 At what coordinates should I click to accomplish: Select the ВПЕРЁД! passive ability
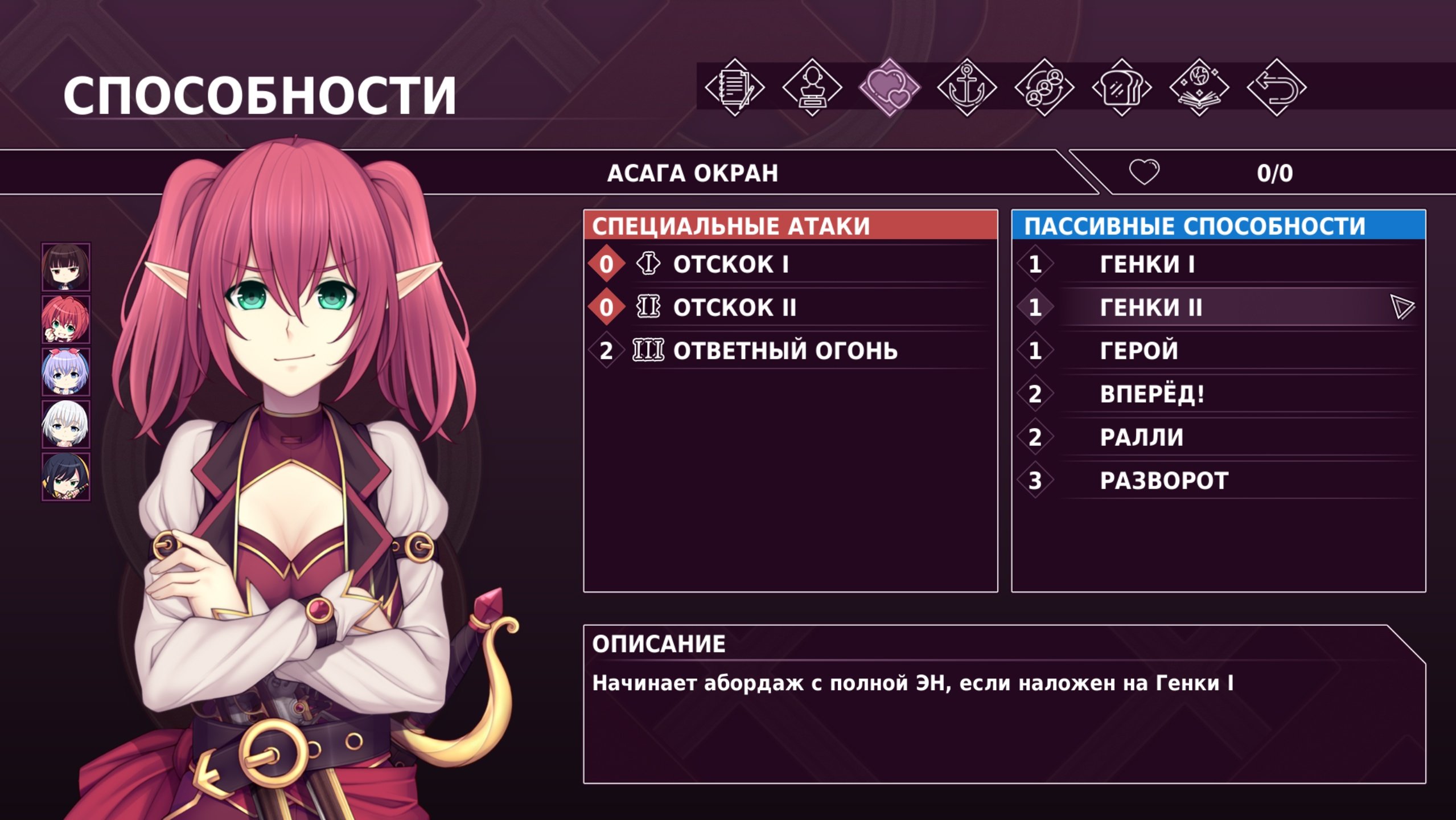click(1152, 394)
